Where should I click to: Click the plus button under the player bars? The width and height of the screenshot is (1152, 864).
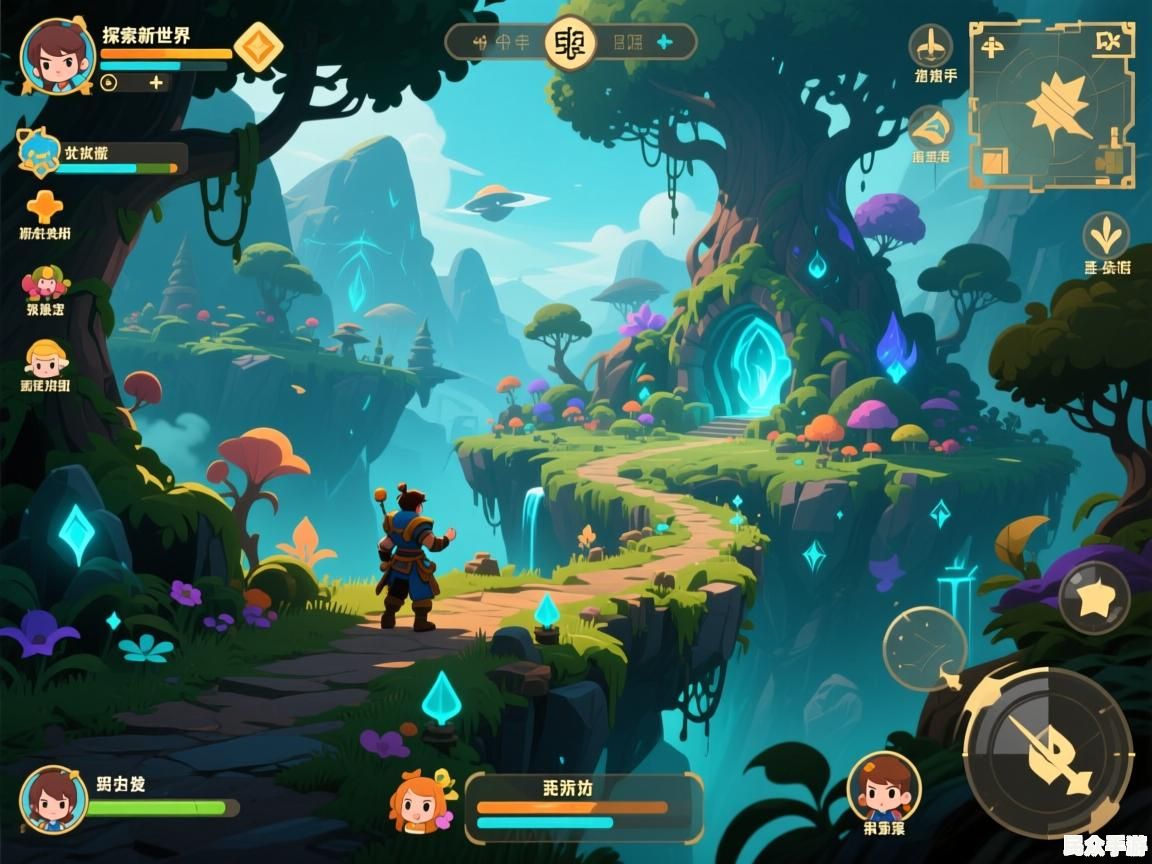[x=156, y=83]
